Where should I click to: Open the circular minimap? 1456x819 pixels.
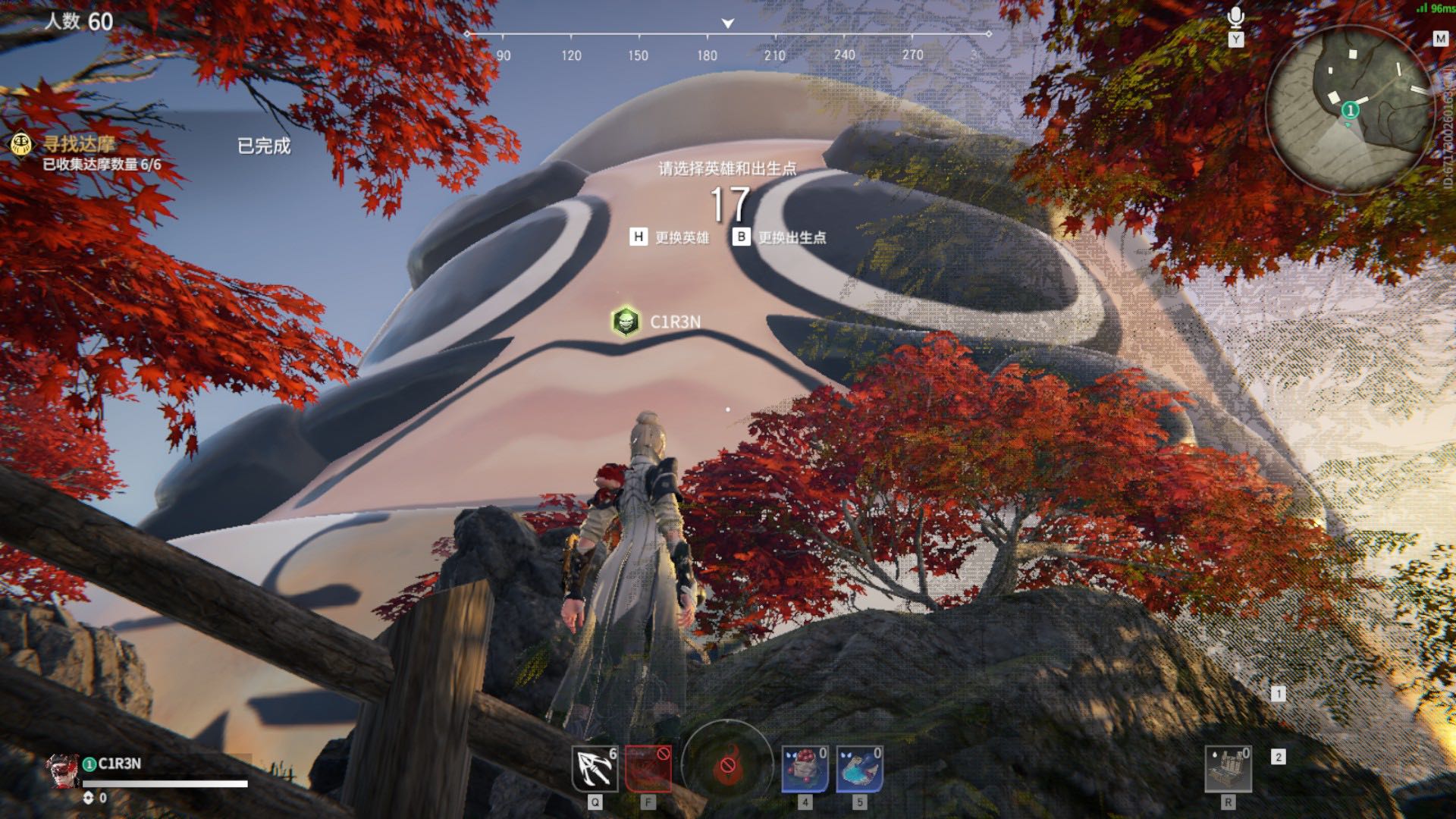[x=1348, y=108]
